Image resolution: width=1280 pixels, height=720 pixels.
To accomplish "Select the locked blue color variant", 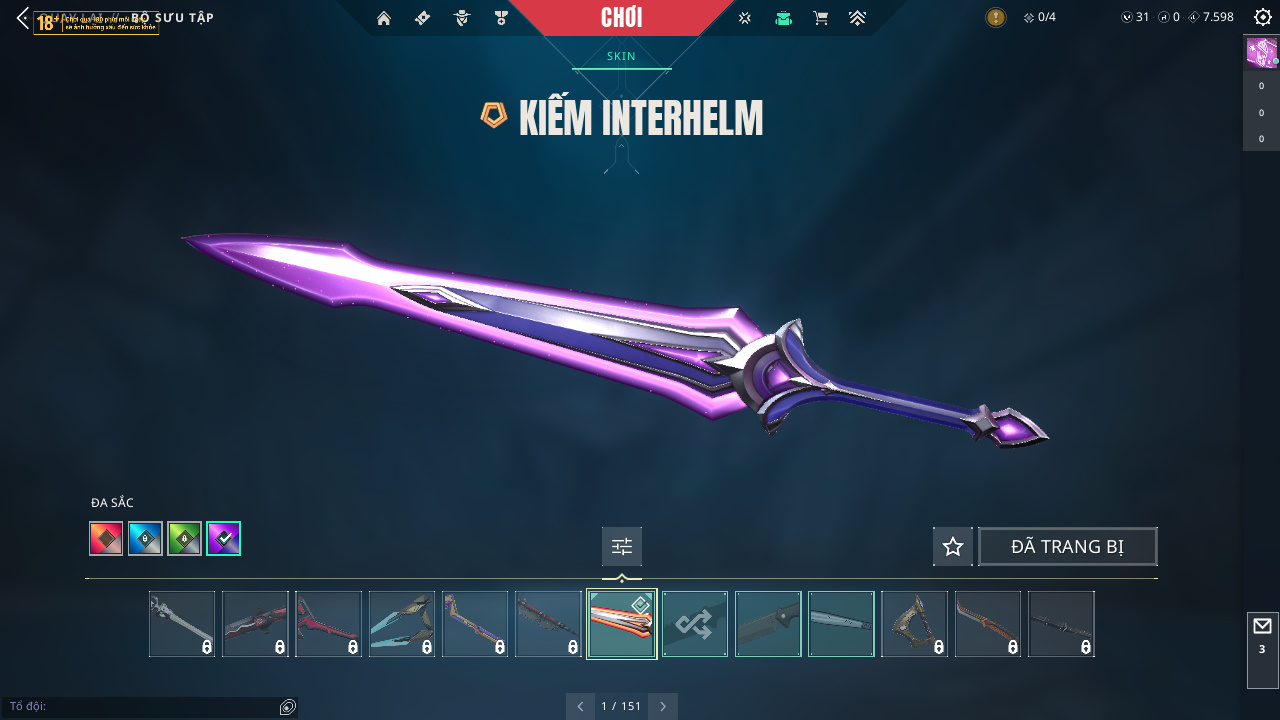I will click(x=145, y=539).
